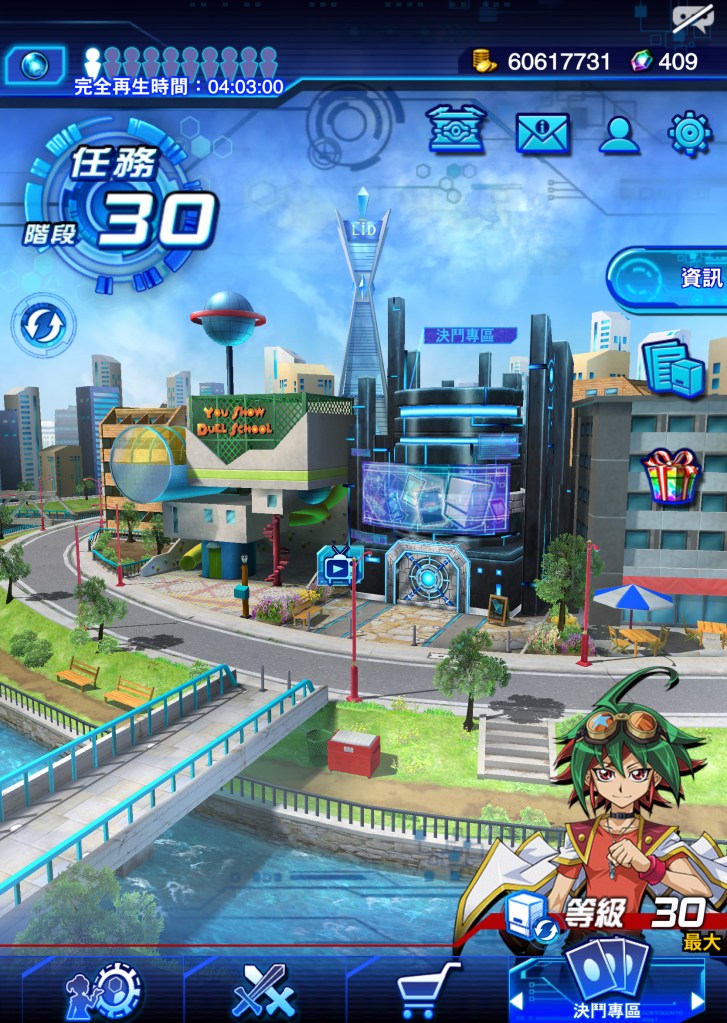
Task: Open the 資訊 information panel
Action: point(668,277)
